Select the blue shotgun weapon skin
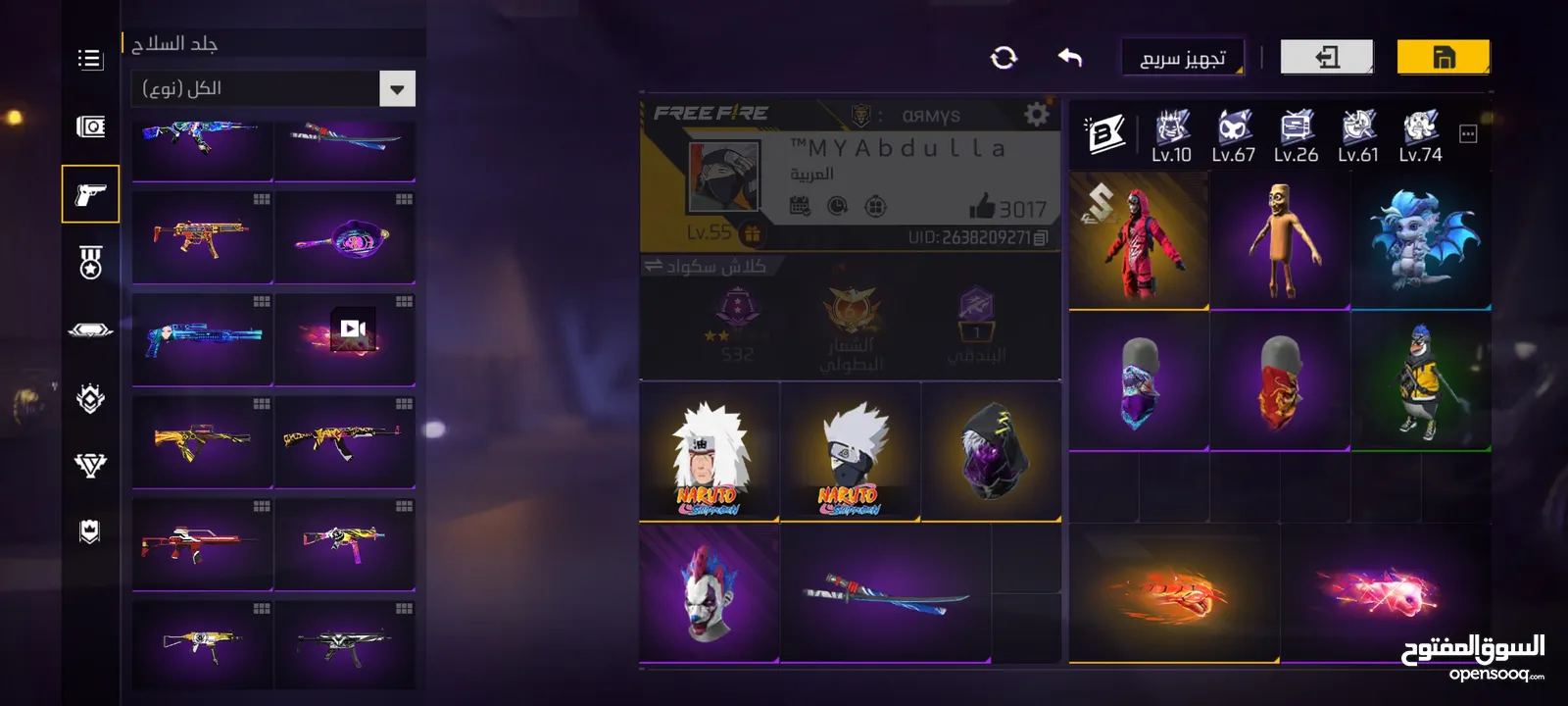Viewport: 1568px width, 706px height. tap(203, 337)
